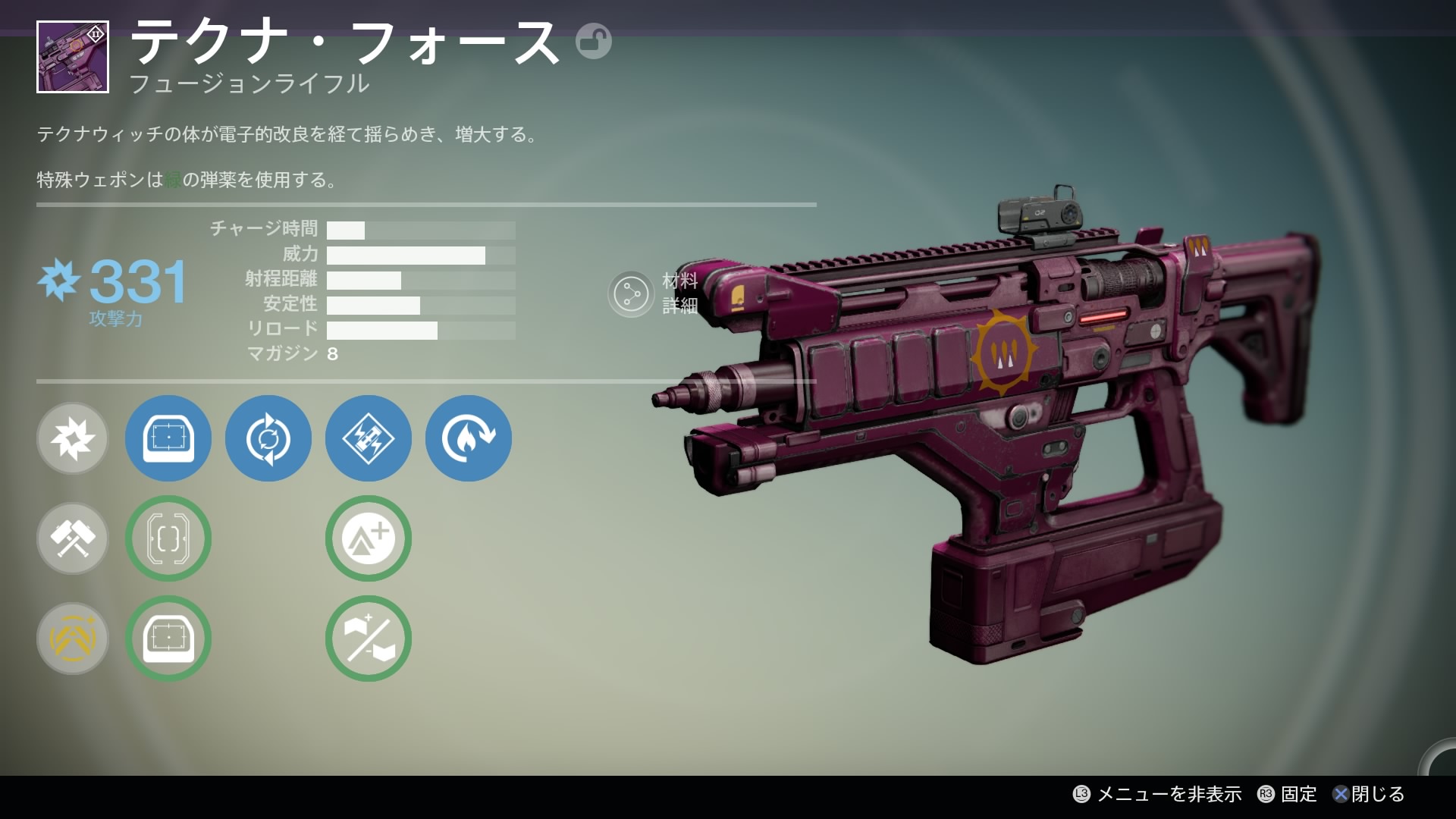The image size is (1456, 819).
Task: Open the crossed hammers upgrade node
Action: click(x=73, y=538)
